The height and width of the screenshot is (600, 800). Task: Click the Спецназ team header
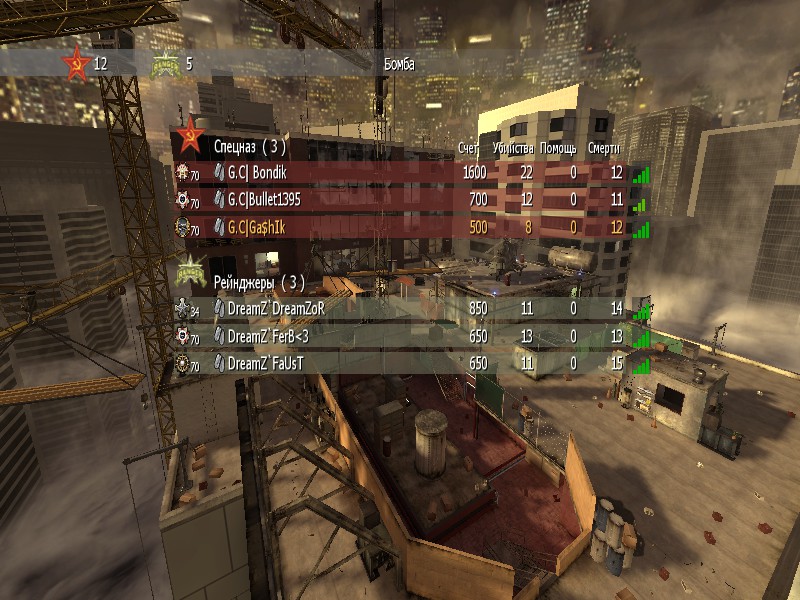(249, 146)
